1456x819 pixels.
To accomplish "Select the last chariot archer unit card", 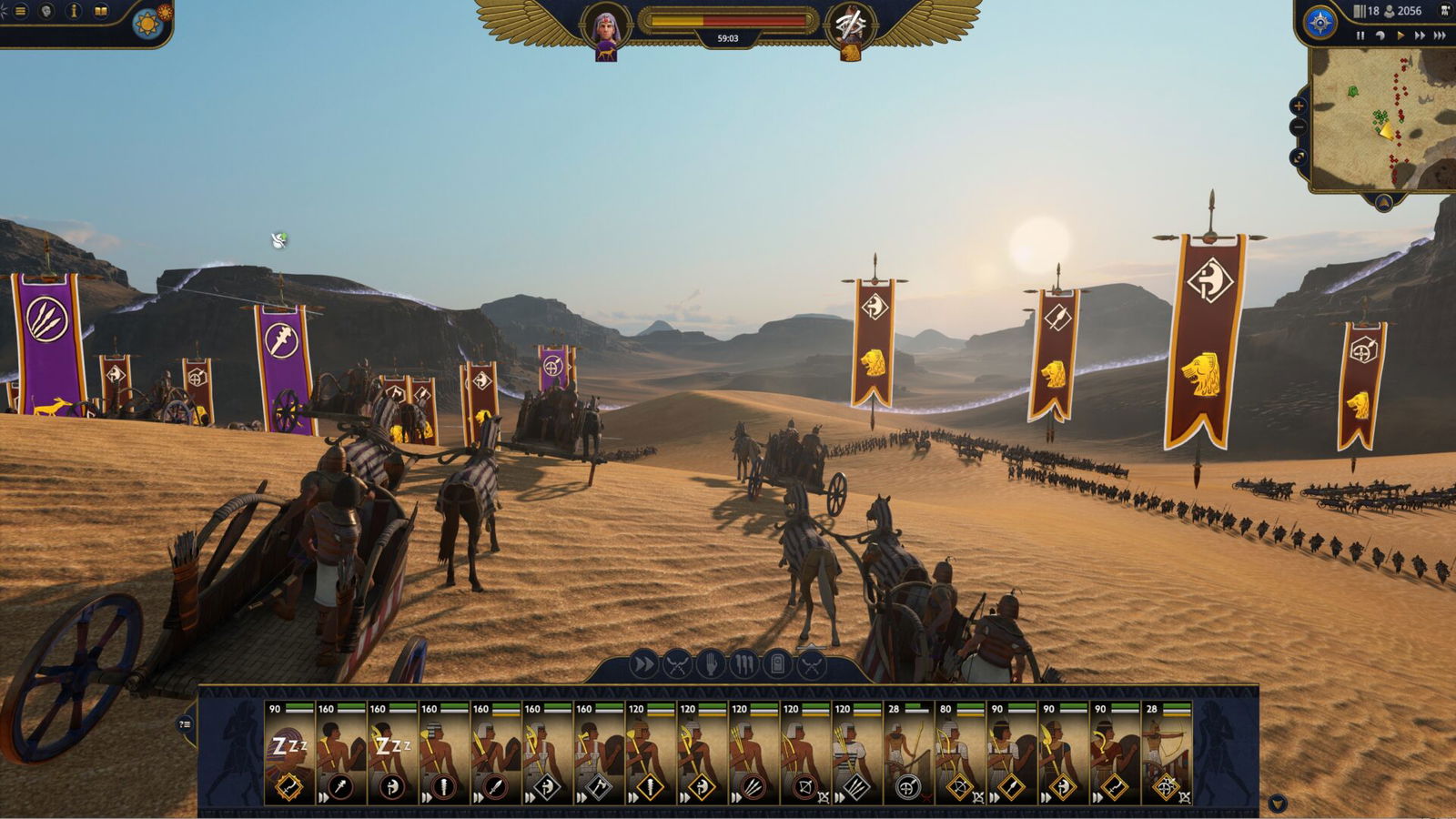I will click(x=1167, y=753).
